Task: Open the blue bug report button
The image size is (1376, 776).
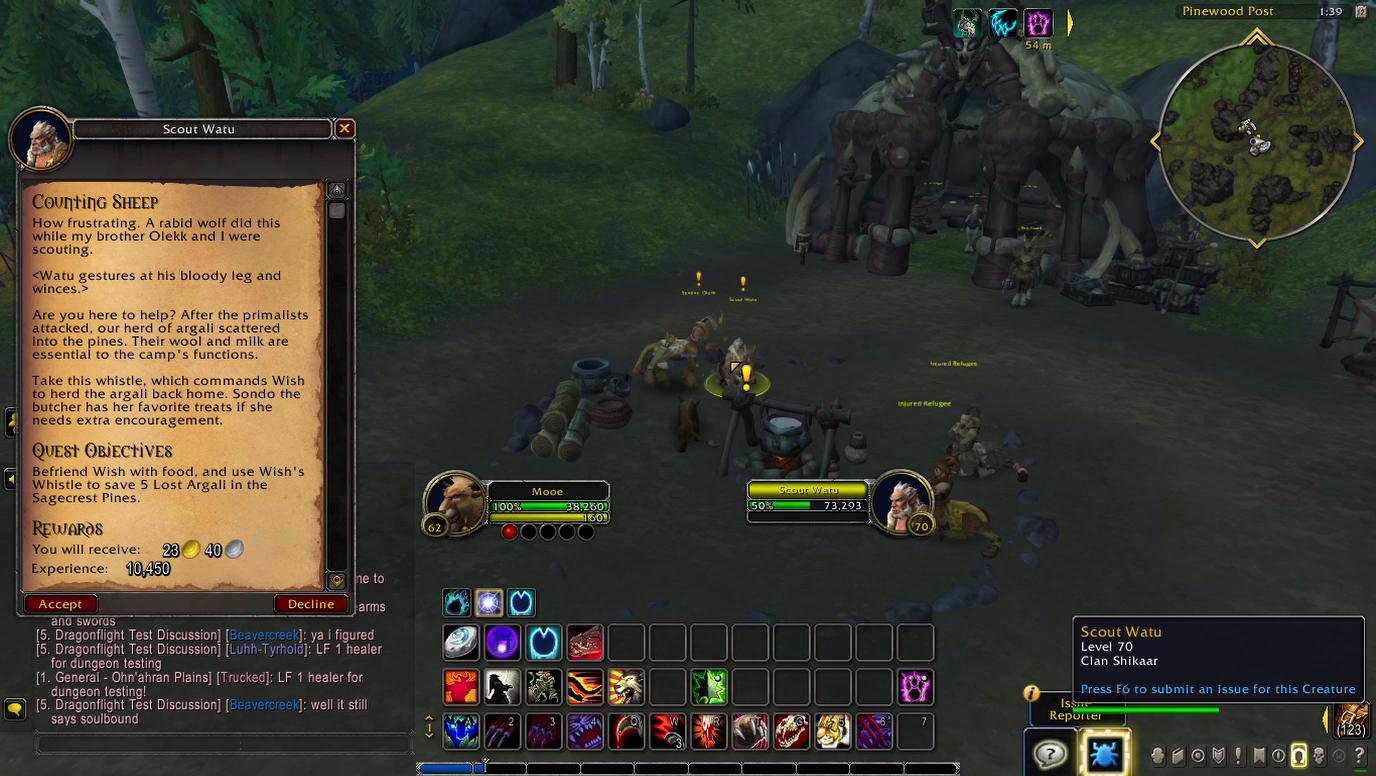Action: point(1104,753)
